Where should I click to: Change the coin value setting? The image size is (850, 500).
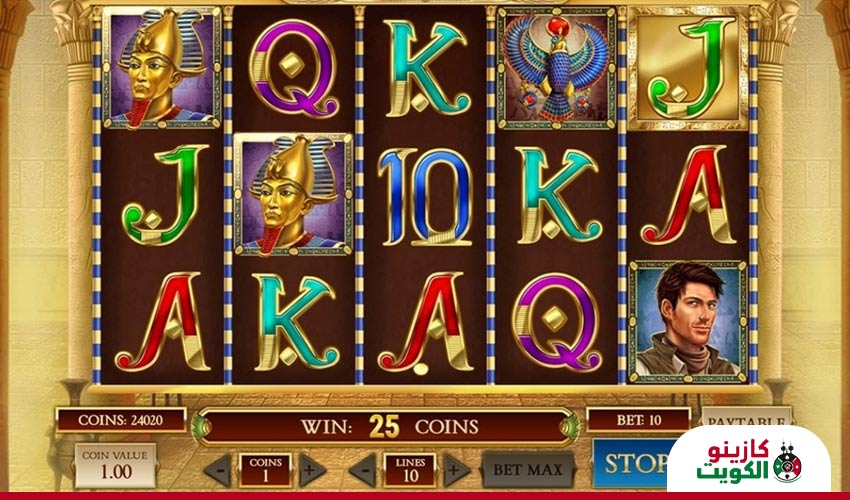pos(115,465)
